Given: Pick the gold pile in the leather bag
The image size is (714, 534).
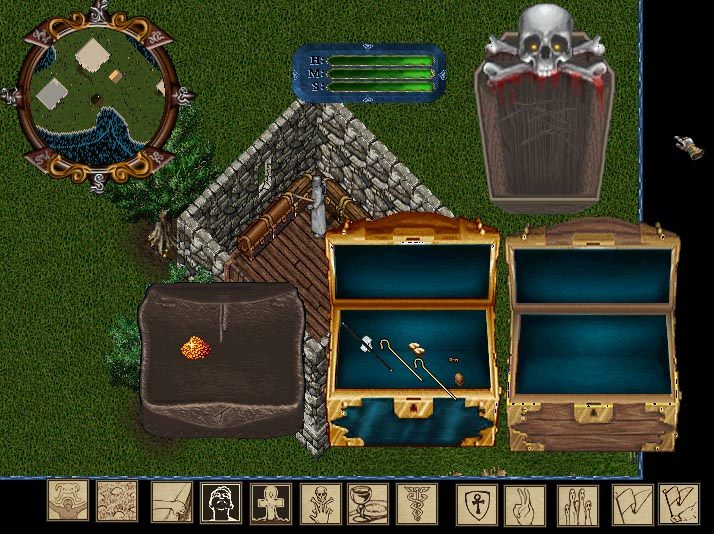Looking at the screenshot, I should click(193, 348).
